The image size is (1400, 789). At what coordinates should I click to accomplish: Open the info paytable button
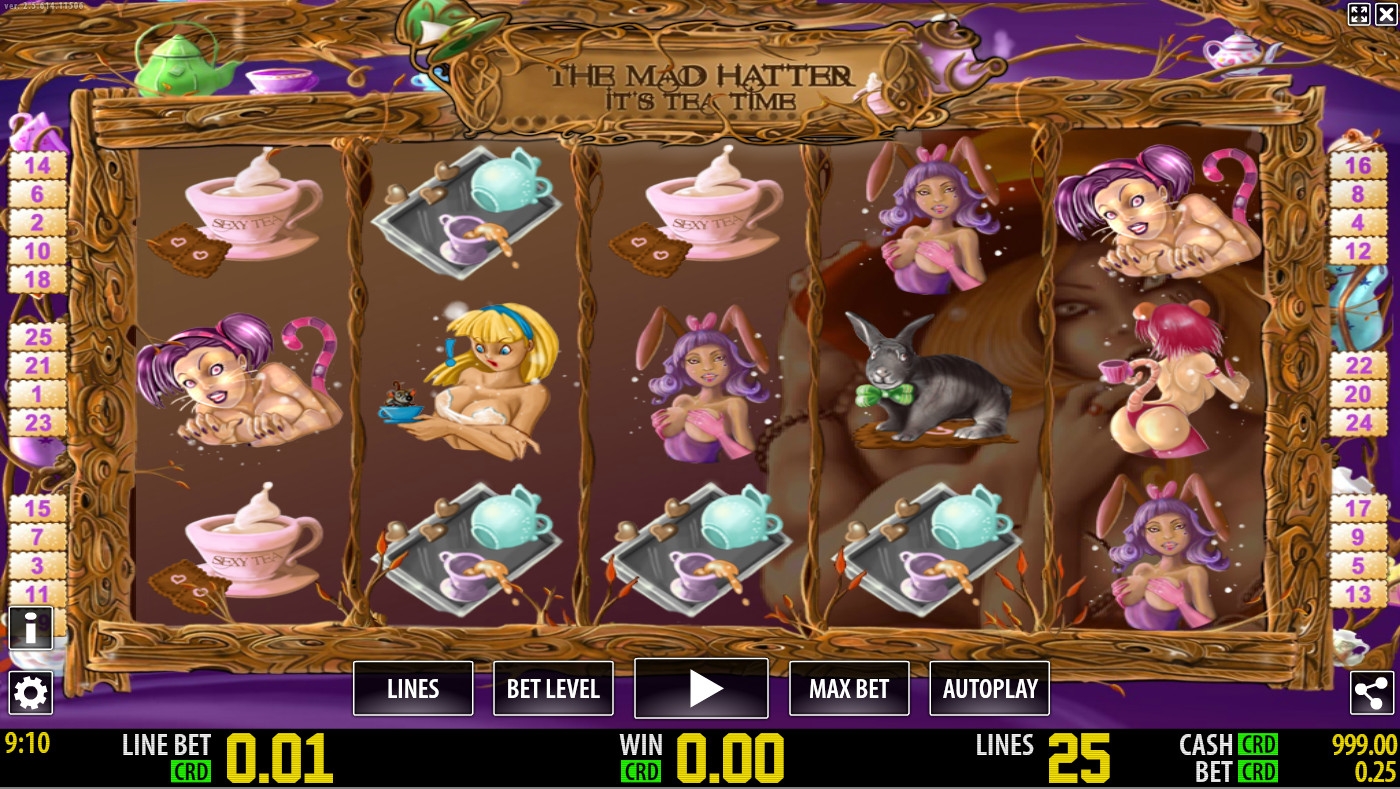coord(31,628)
